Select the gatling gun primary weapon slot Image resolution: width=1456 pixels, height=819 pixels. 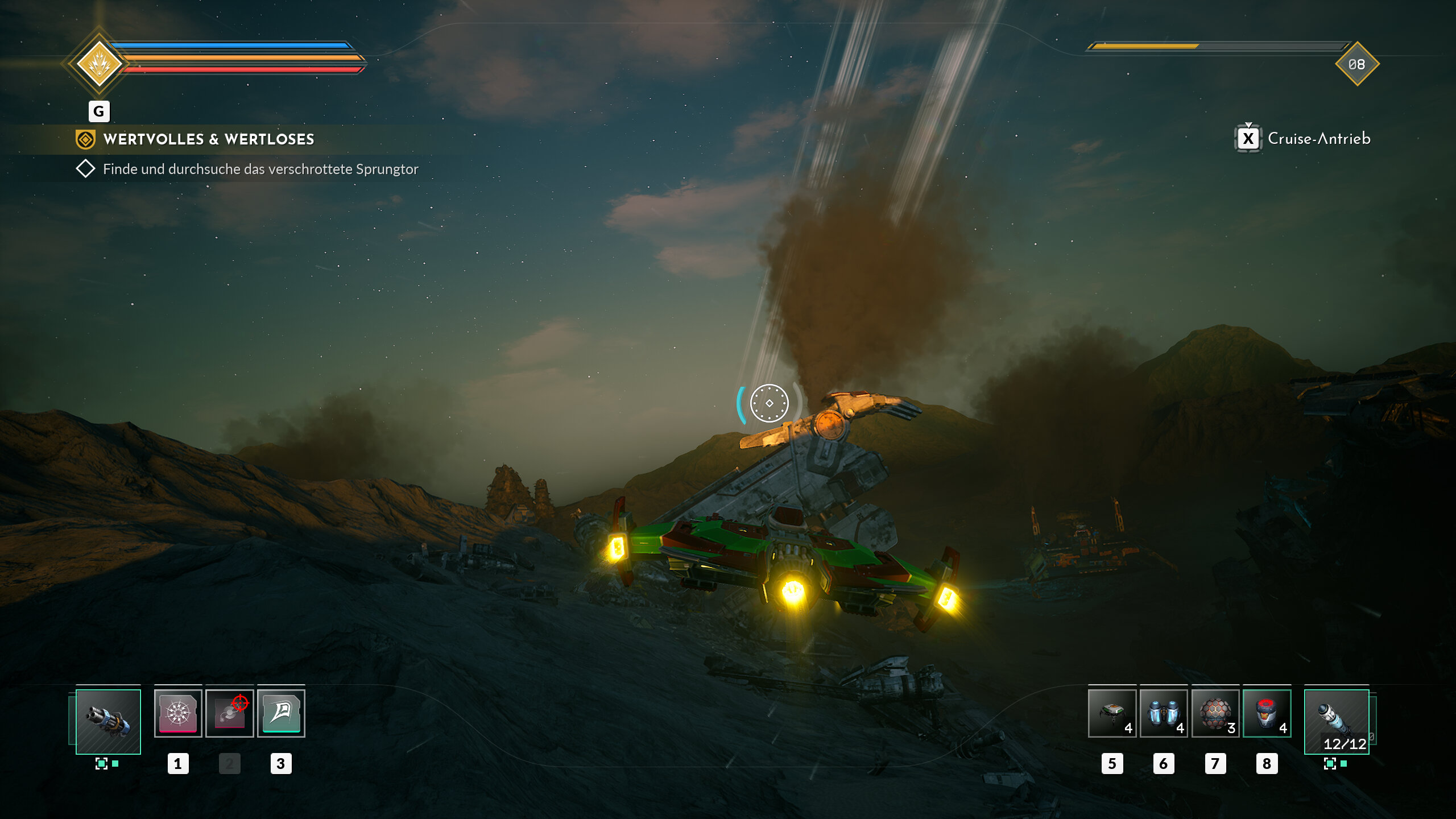tap(108, 721)
